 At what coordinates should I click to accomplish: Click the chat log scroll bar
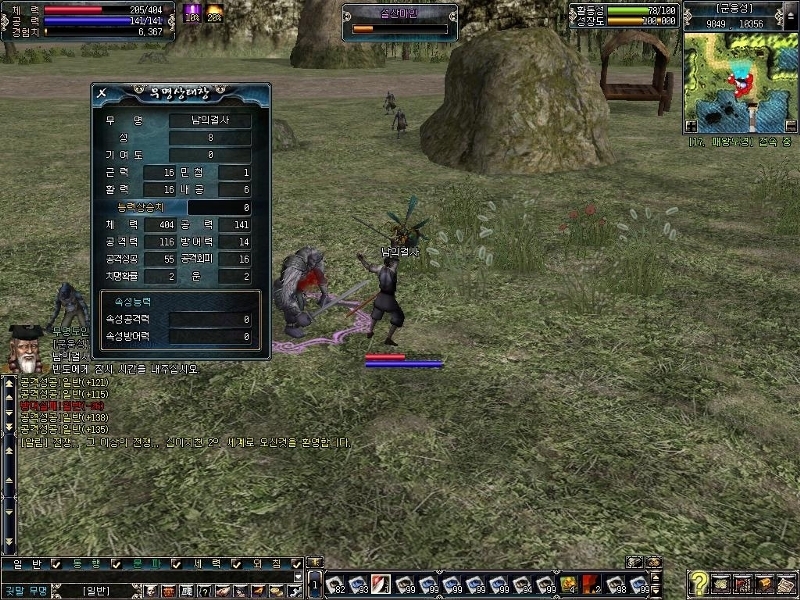point(9,460)
